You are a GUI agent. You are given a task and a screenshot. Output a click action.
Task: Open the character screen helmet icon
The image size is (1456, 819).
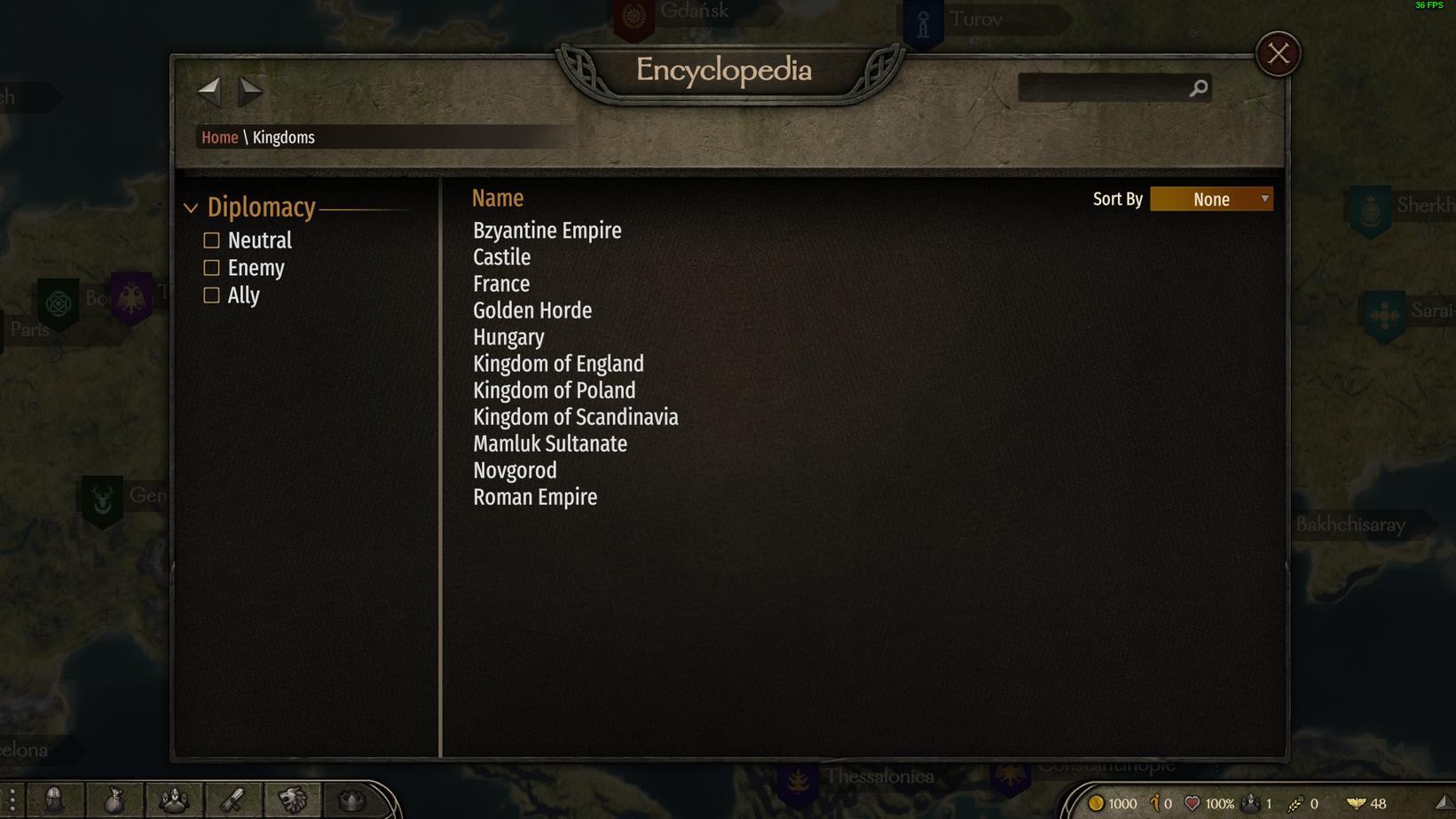click(x=55, y=800)
